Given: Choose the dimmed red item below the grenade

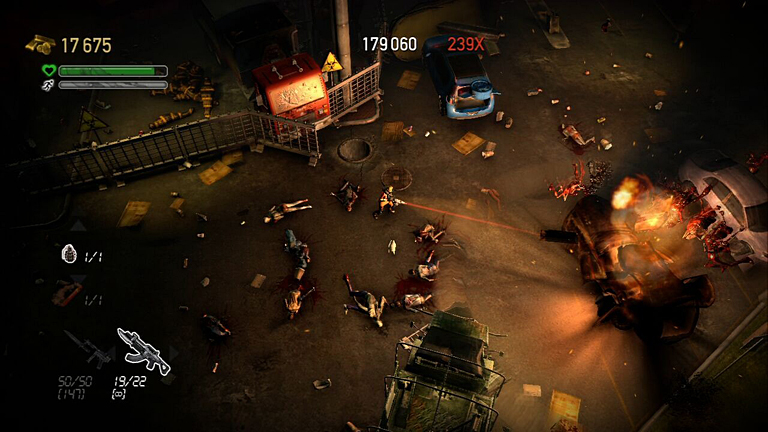Looking at the screenshot, I should pyautogui.click(x=67, y=294).
